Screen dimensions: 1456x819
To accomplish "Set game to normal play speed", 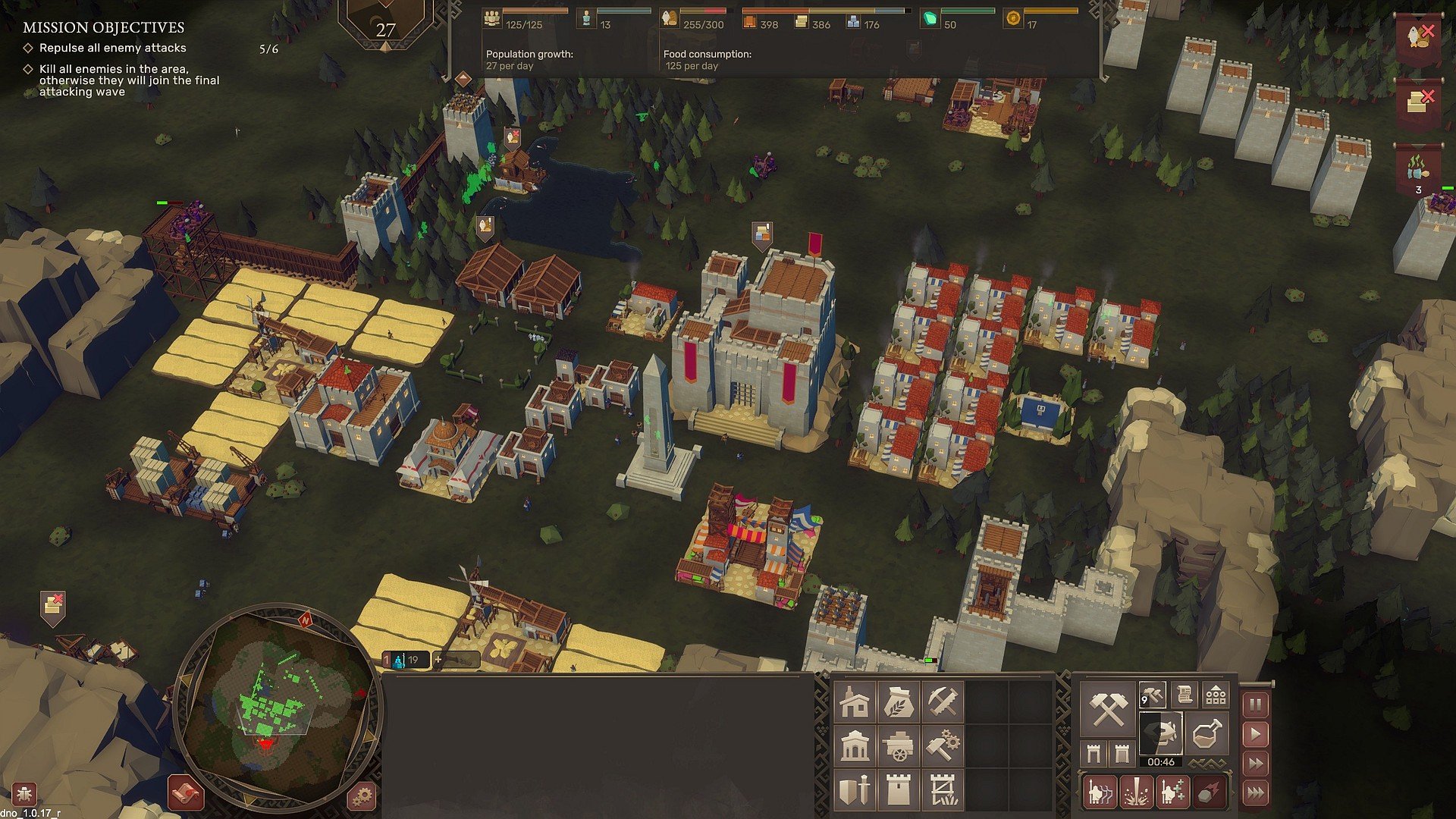I will pyautogui.click(x=1256, y=734).
